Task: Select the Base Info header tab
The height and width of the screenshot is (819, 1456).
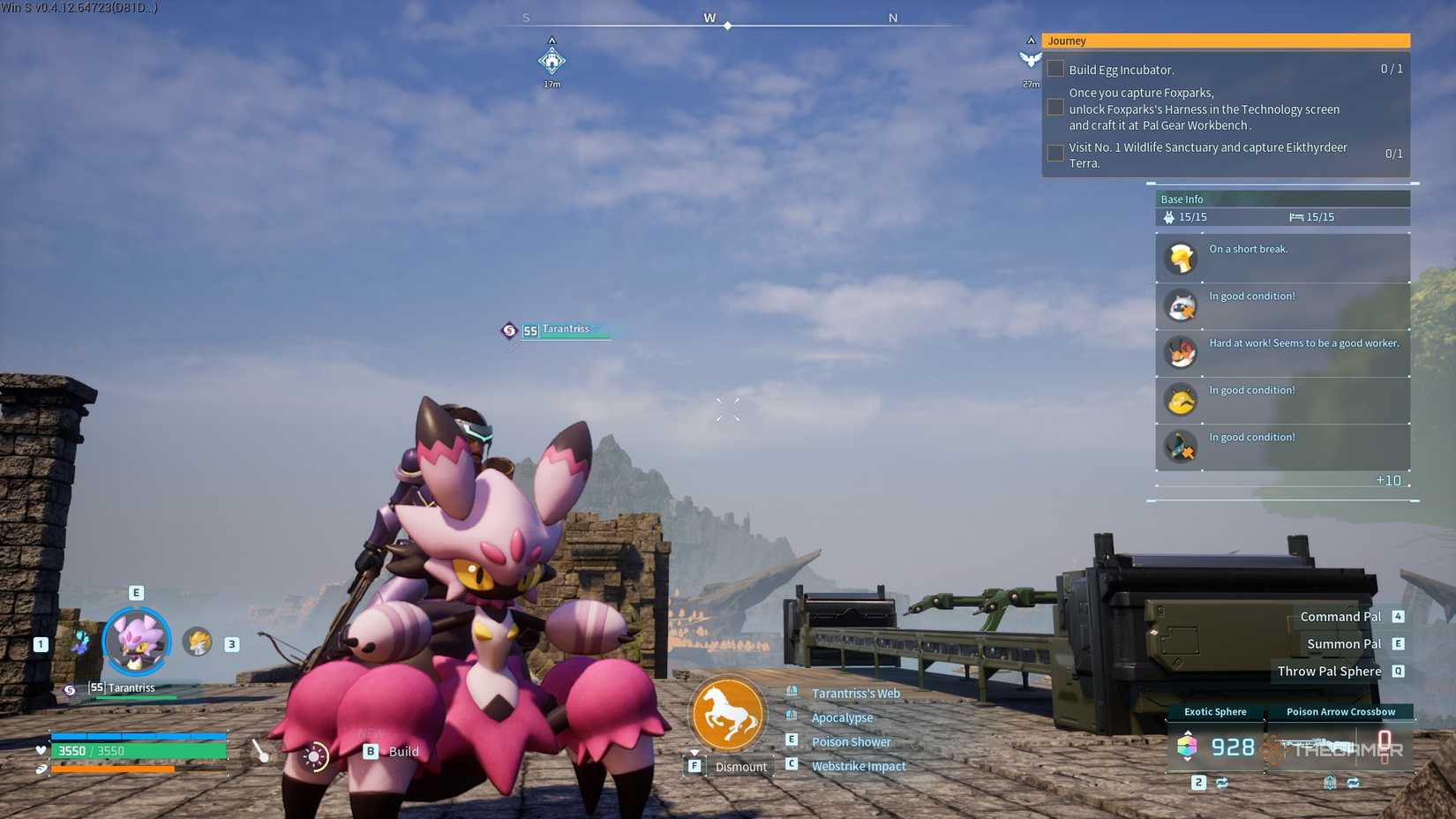Action: pos(1182,199)
